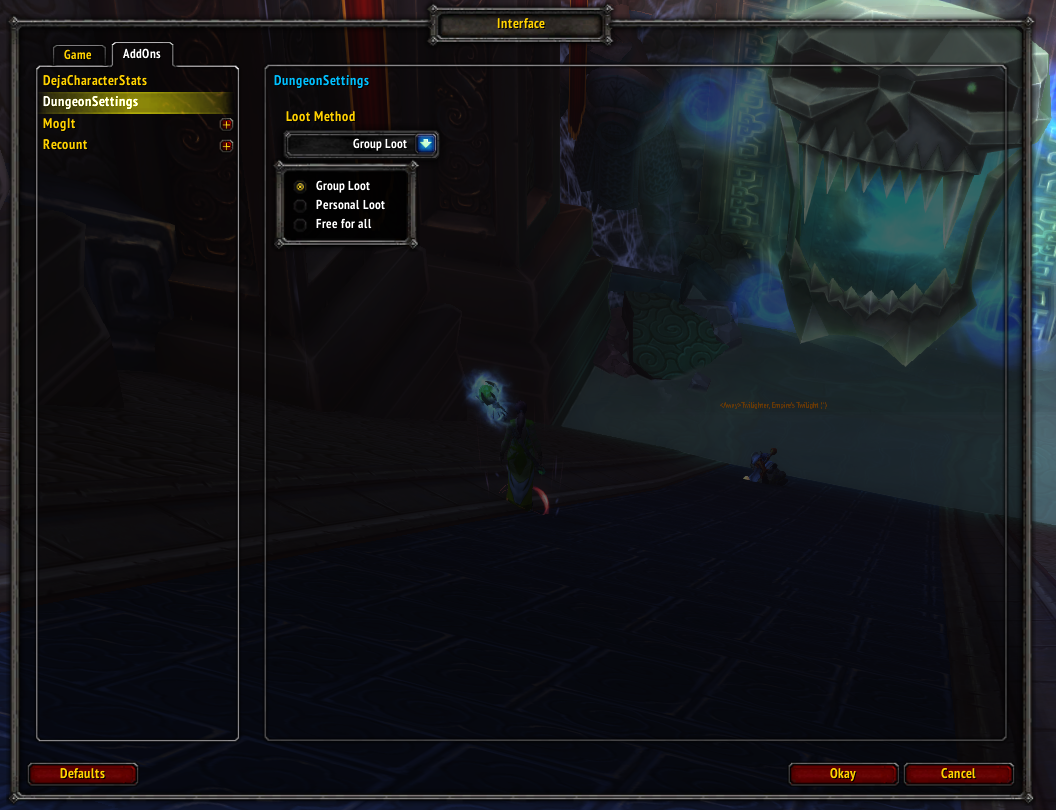Screen dimensions: 1056x810
Task: Select DungeonSettings in the addon list
Action: (x=91, y=102)
